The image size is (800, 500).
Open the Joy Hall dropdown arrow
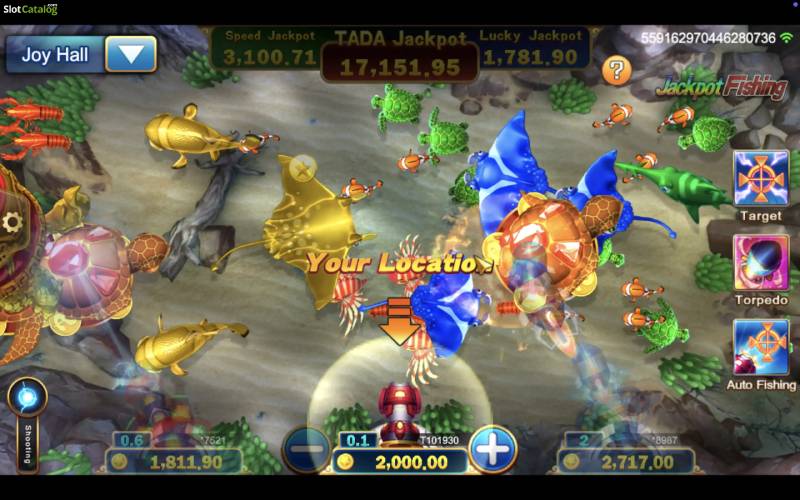click(131, 53)
